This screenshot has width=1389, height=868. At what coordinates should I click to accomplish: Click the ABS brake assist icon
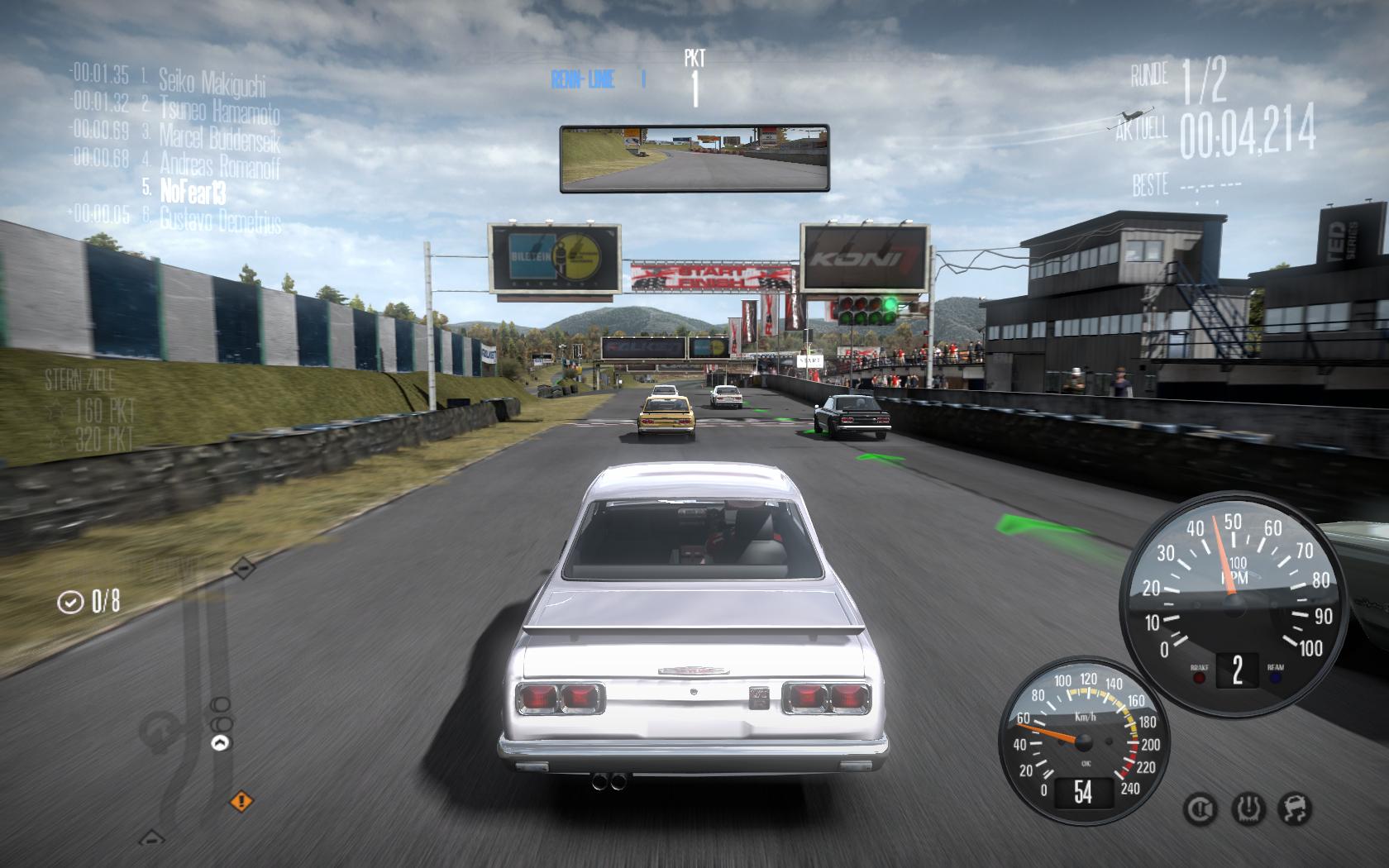1200,808
